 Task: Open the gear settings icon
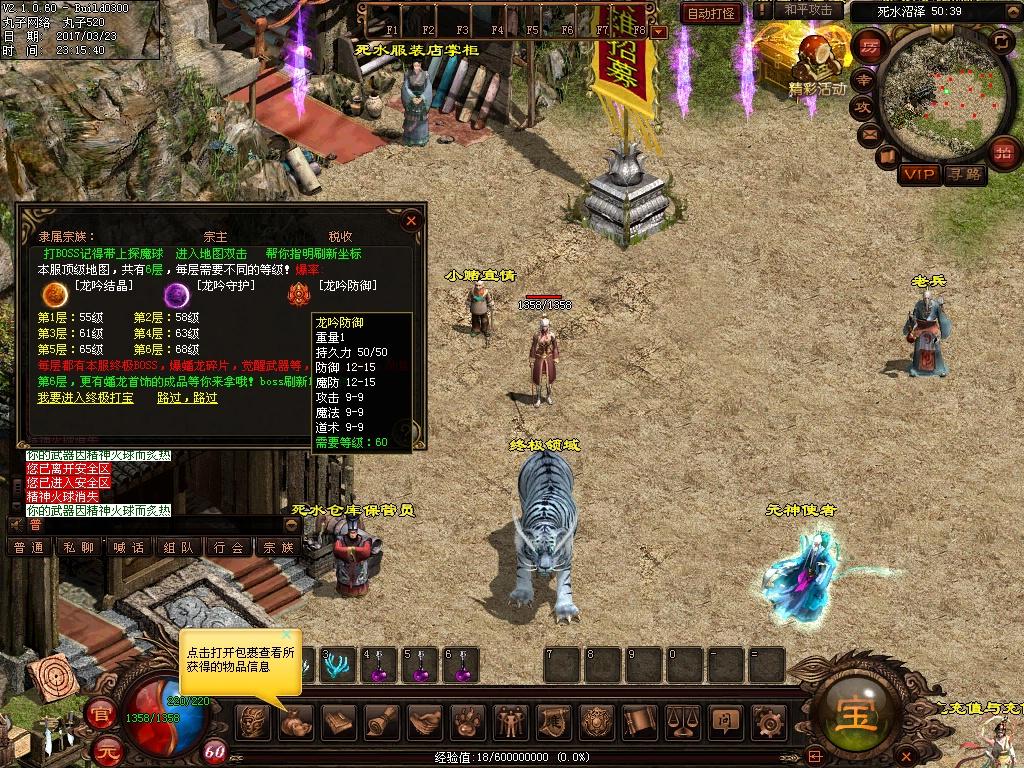pos(768,720)
